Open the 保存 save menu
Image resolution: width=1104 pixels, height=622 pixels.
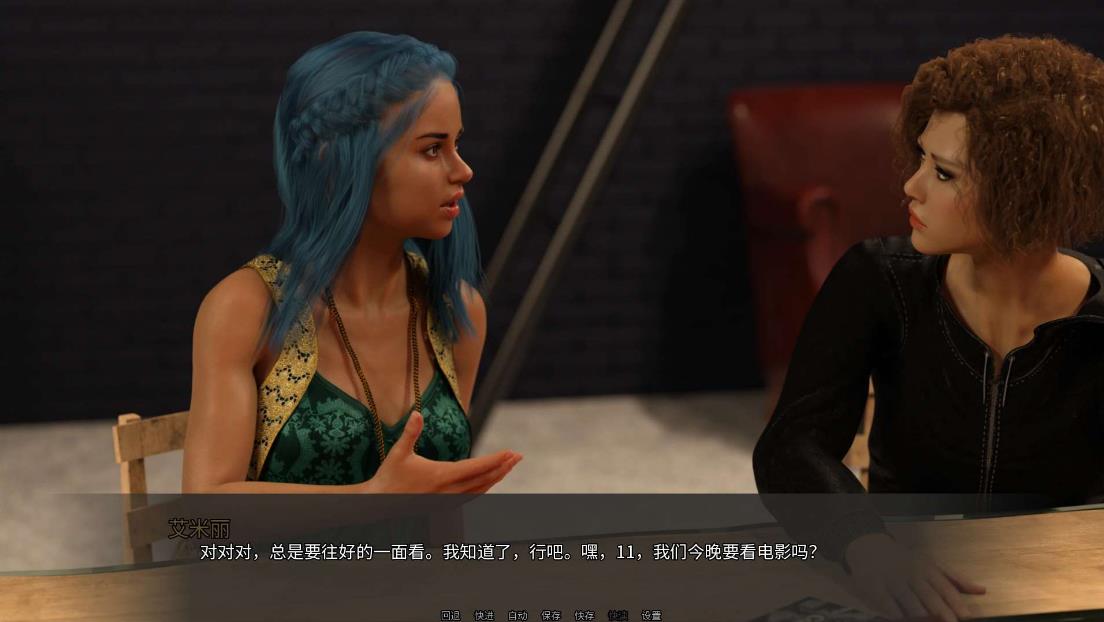point(551,615)
